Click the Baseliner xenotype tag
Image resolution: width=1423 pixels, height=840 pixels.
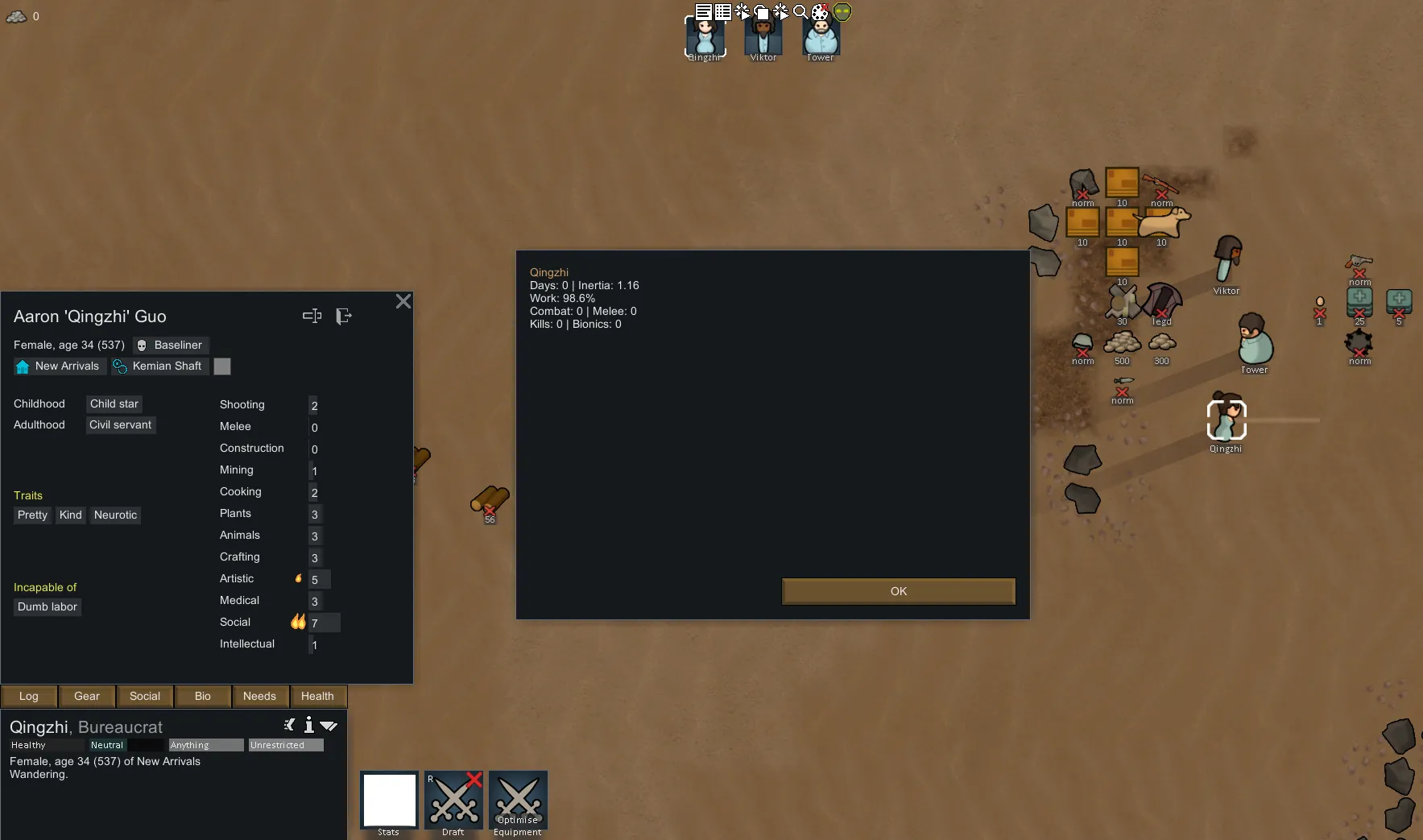pos(170,345)
